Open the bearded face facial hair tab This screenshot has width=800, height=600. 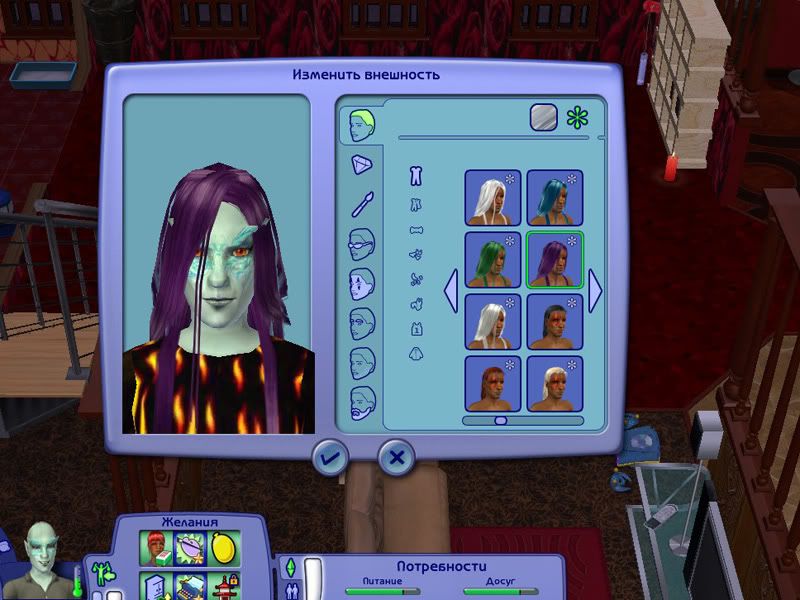pos(362,404)
